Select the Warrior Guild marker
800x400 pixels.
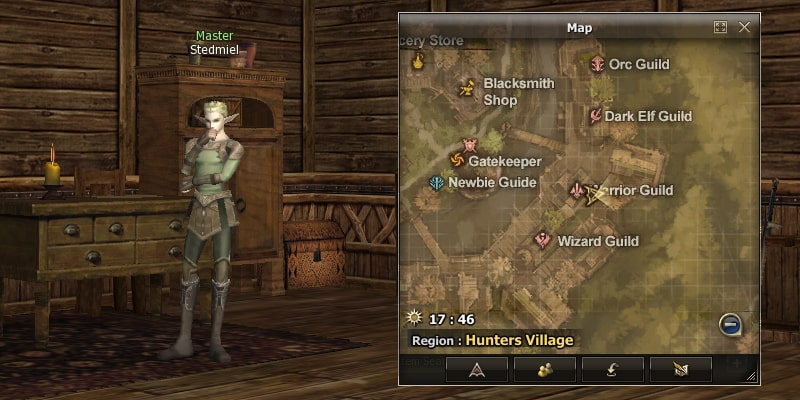point(577,190)
